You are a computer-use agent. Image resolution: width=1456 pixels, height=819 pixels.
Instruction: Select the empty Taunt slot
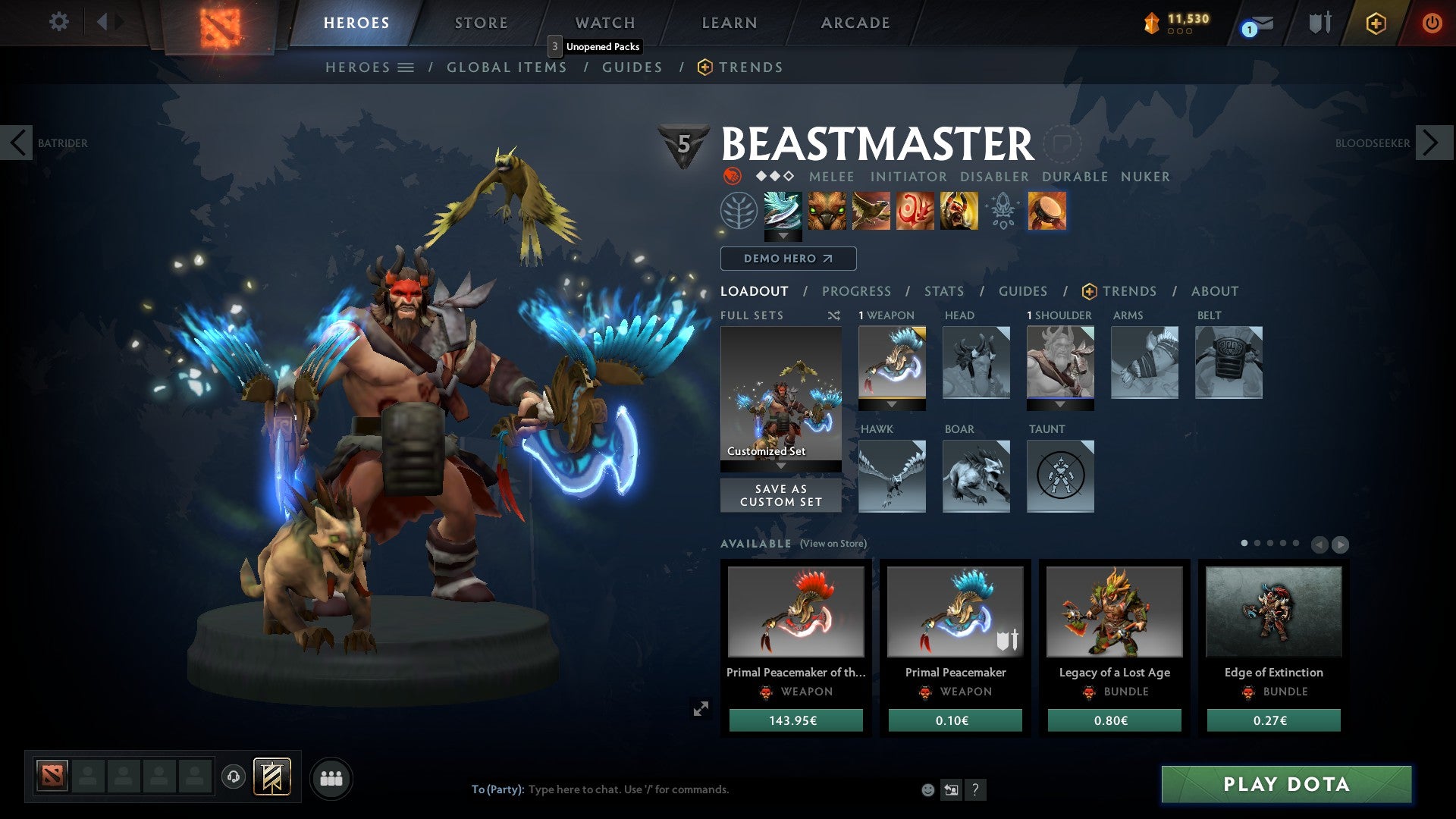click(1060, 476)
